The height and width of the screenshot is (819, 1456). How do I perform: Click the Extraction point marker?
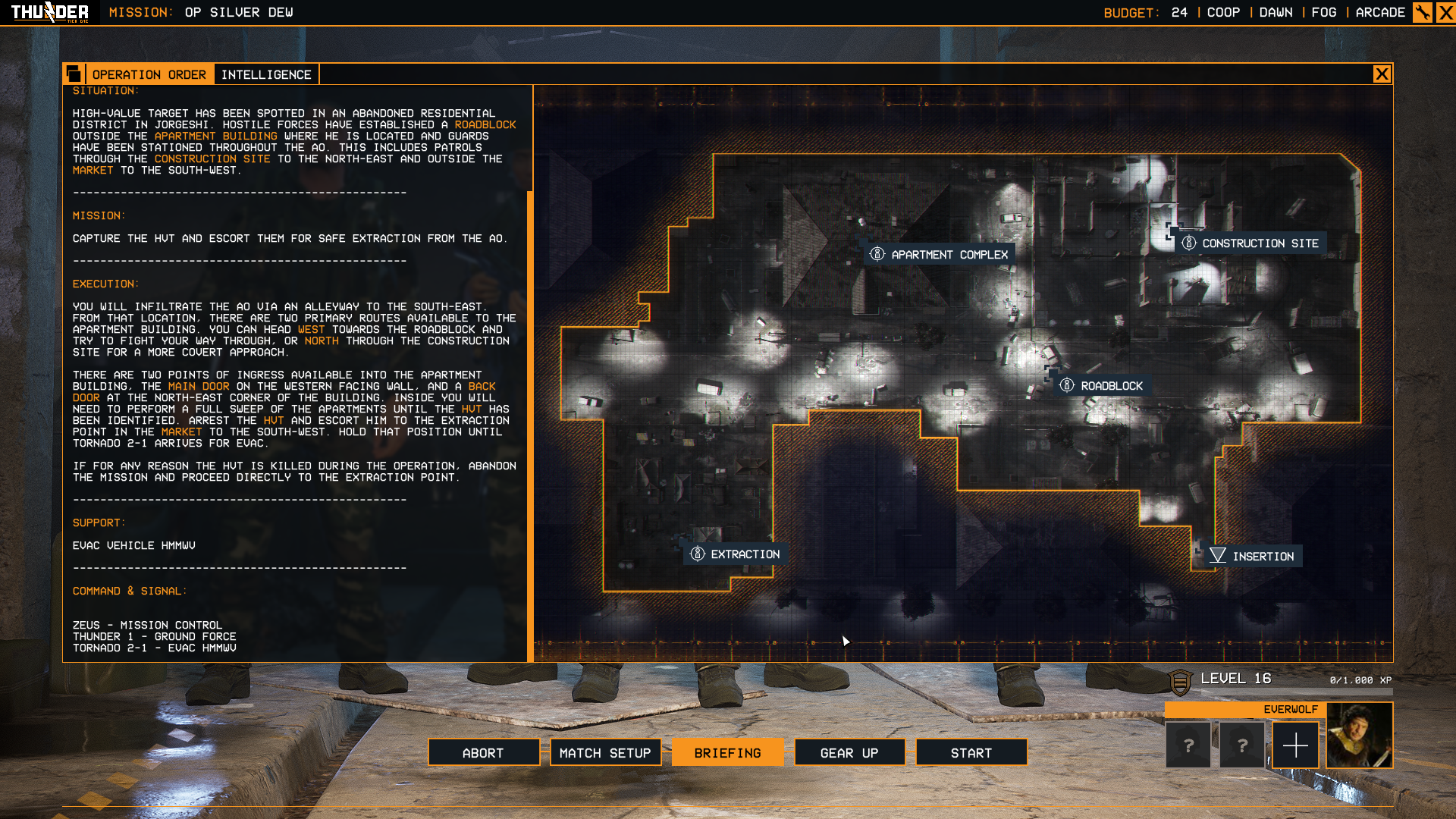[x=736, y=554]
